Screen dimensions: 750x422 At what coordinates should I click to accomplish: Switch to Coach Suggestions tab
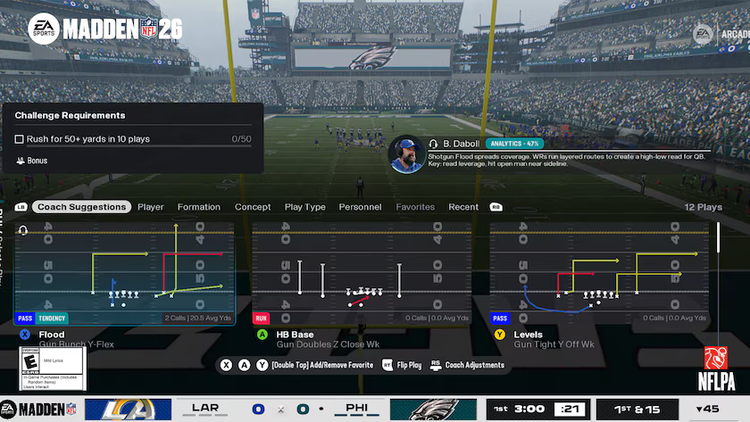coord(81,207)
